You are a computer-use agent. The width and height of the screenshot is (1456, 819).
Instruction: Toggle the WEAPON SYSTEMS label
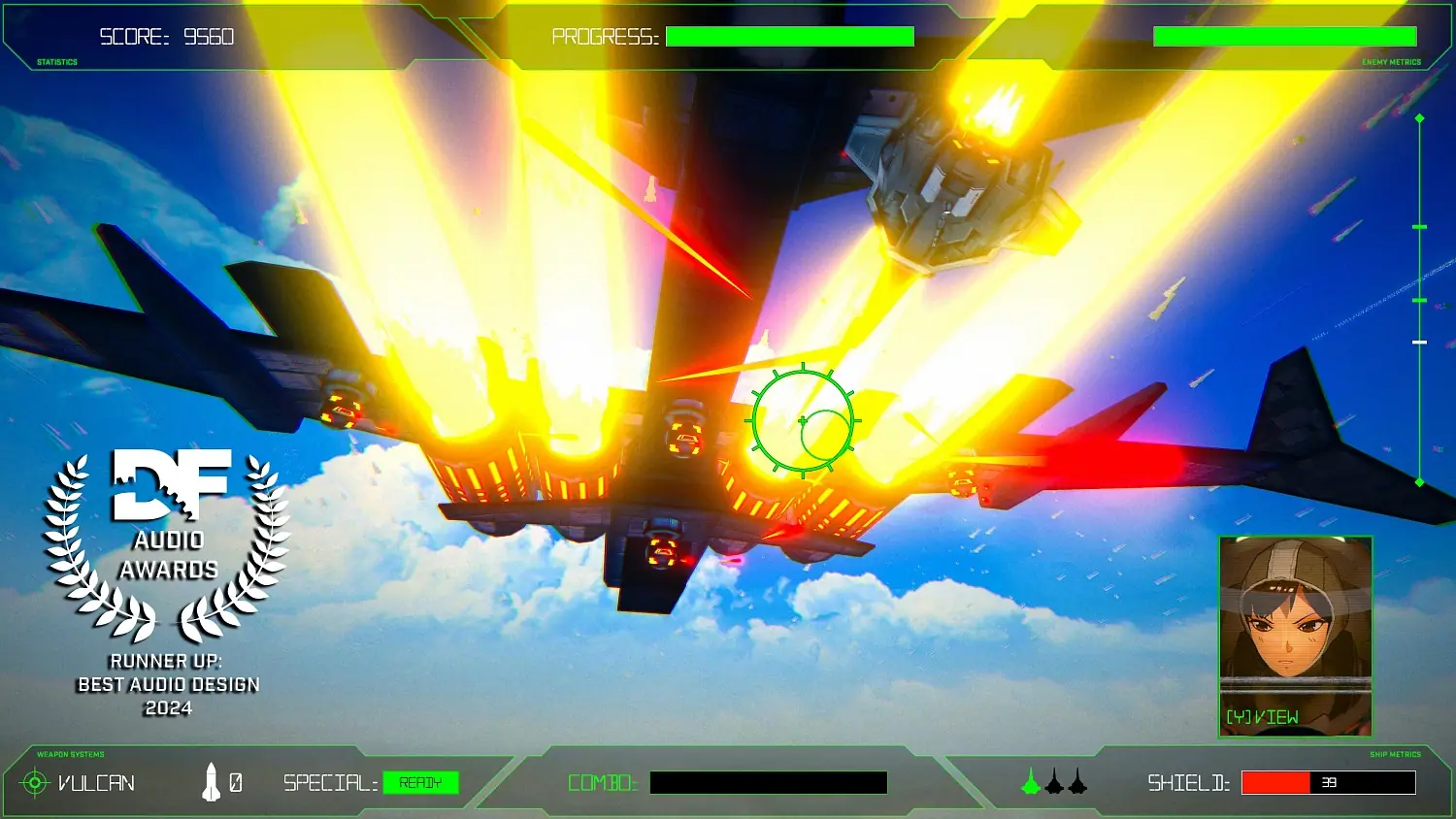tap(70, 754)
